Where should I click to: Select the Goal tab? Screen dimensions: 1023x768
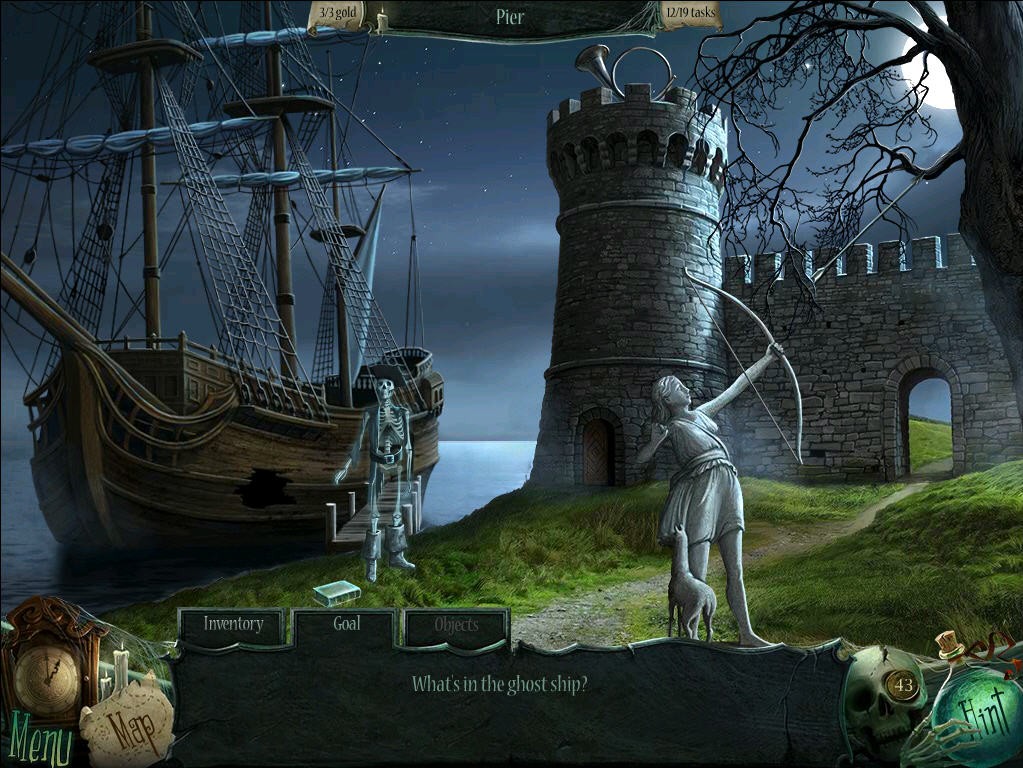346,624
